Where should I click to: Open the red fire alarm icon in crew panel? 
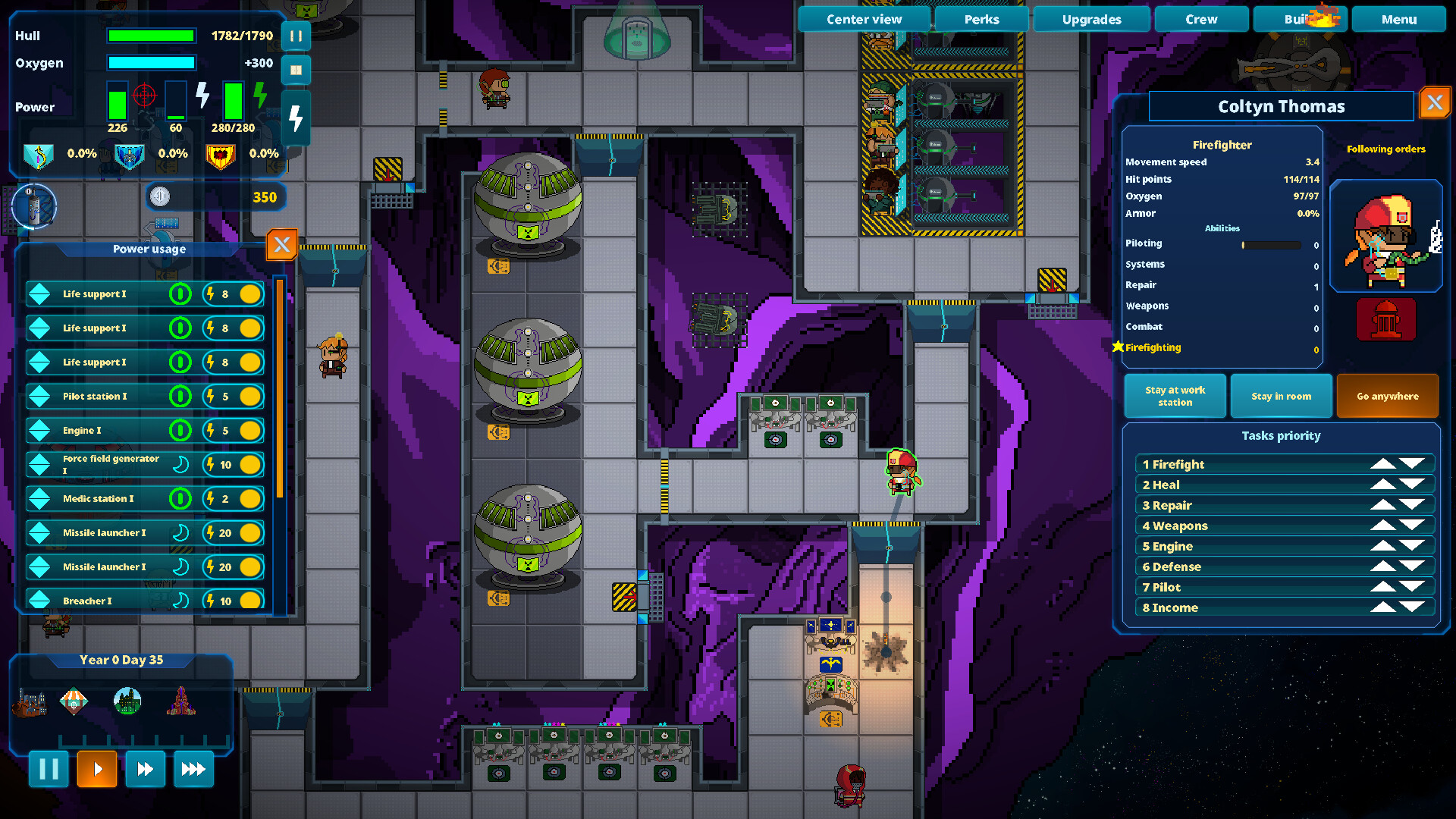click(x=1386, y=319)
